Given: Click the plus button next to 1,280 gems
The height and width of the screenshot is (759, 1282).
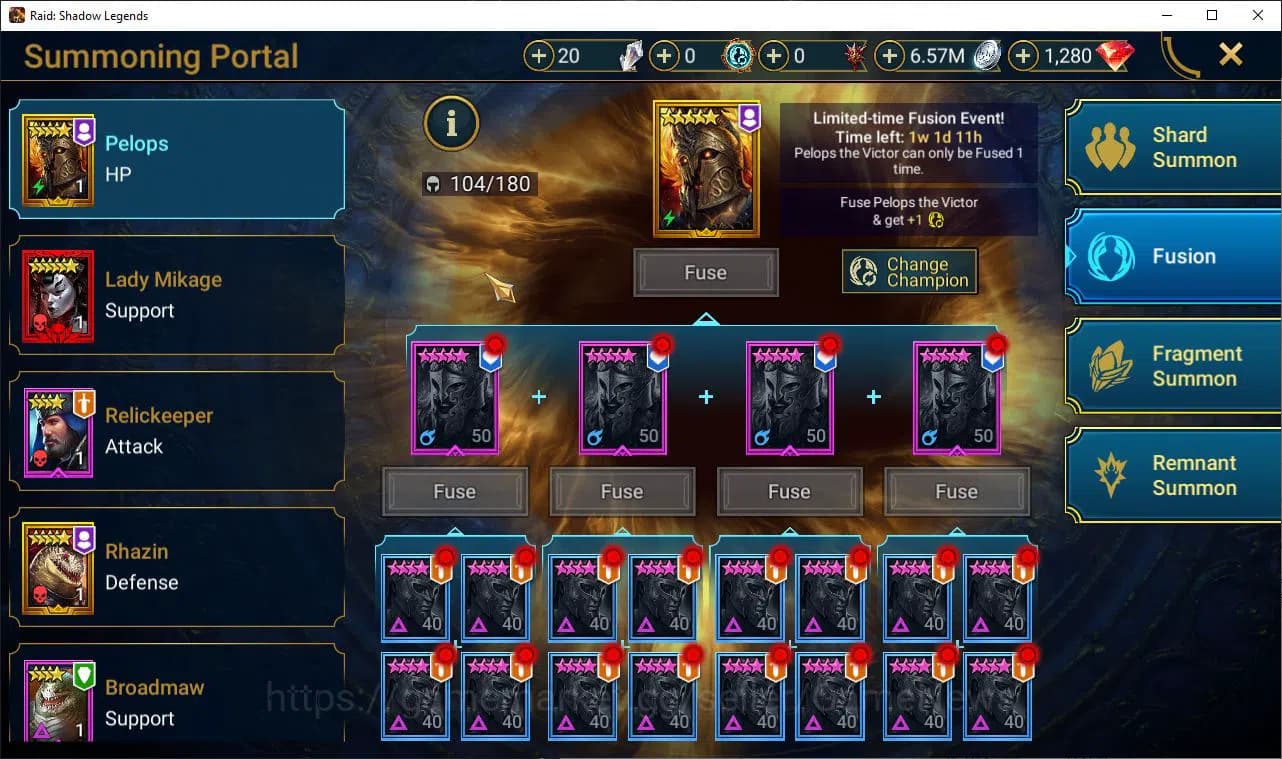Looking at the screenshot, I should tap(1021, 56).
